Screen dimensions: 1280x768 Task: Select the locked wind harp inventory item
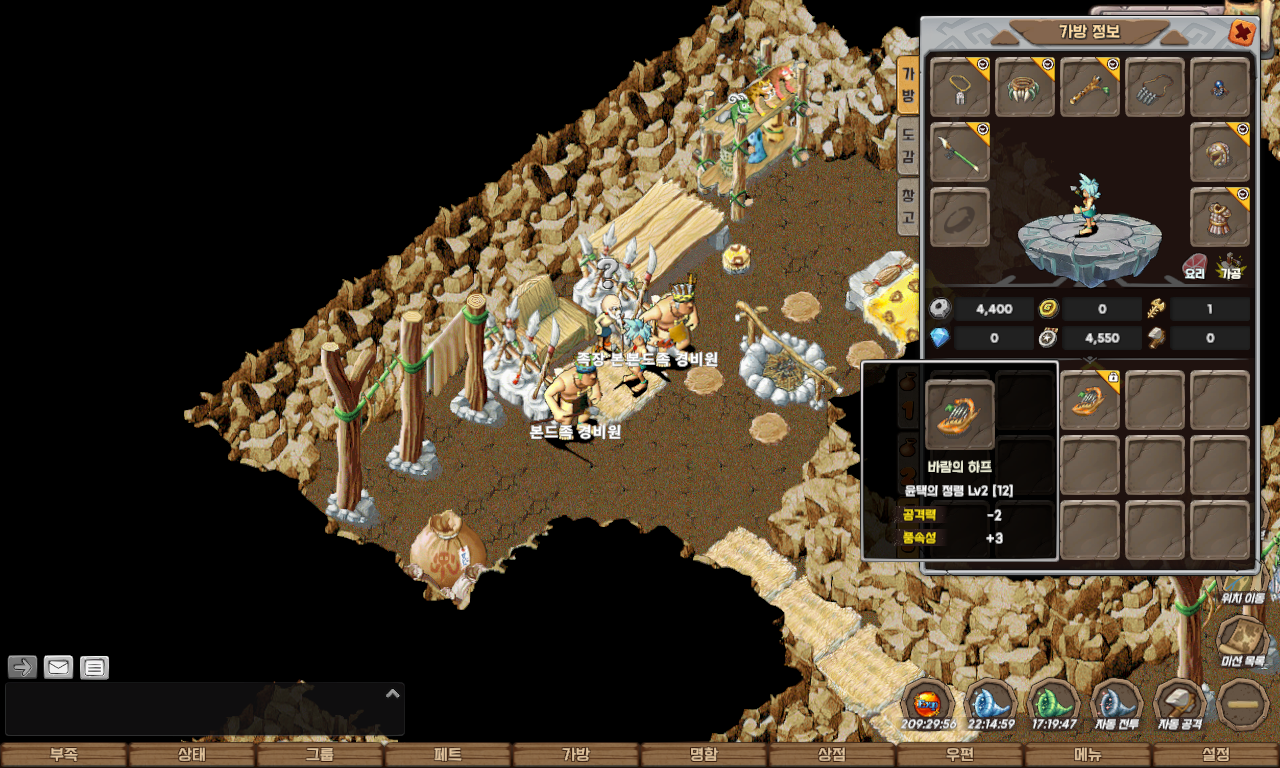click(x=1090, y=400)
